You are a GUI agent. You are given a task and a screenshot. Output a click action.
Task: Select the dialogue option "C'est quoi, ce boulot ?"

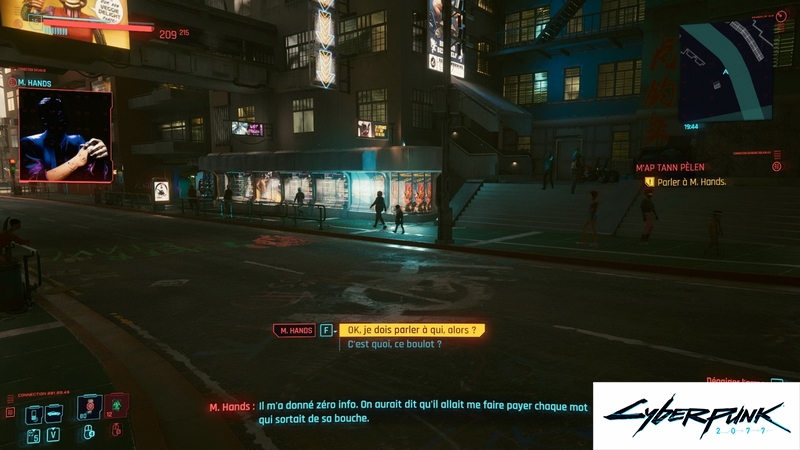395,345
